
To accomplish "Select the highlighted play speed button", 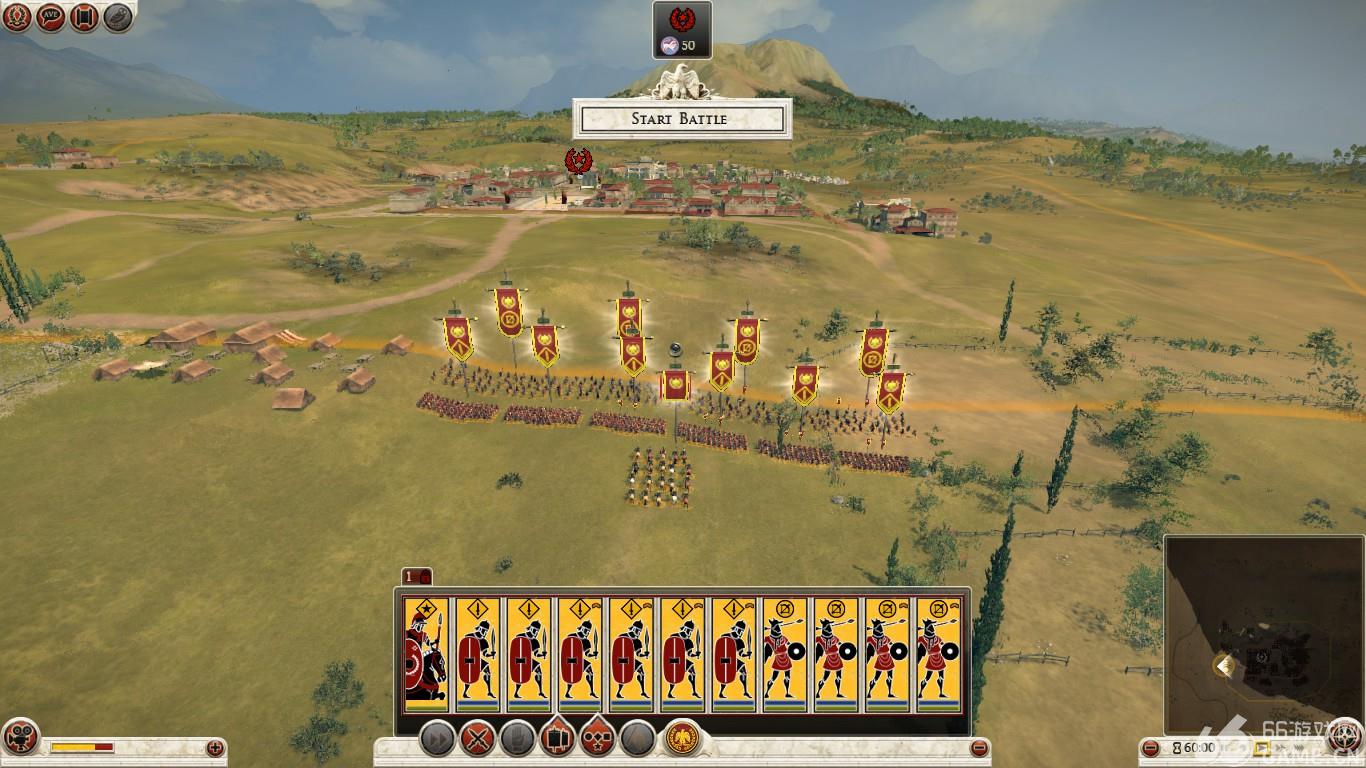I will [x=1262, y=748].
